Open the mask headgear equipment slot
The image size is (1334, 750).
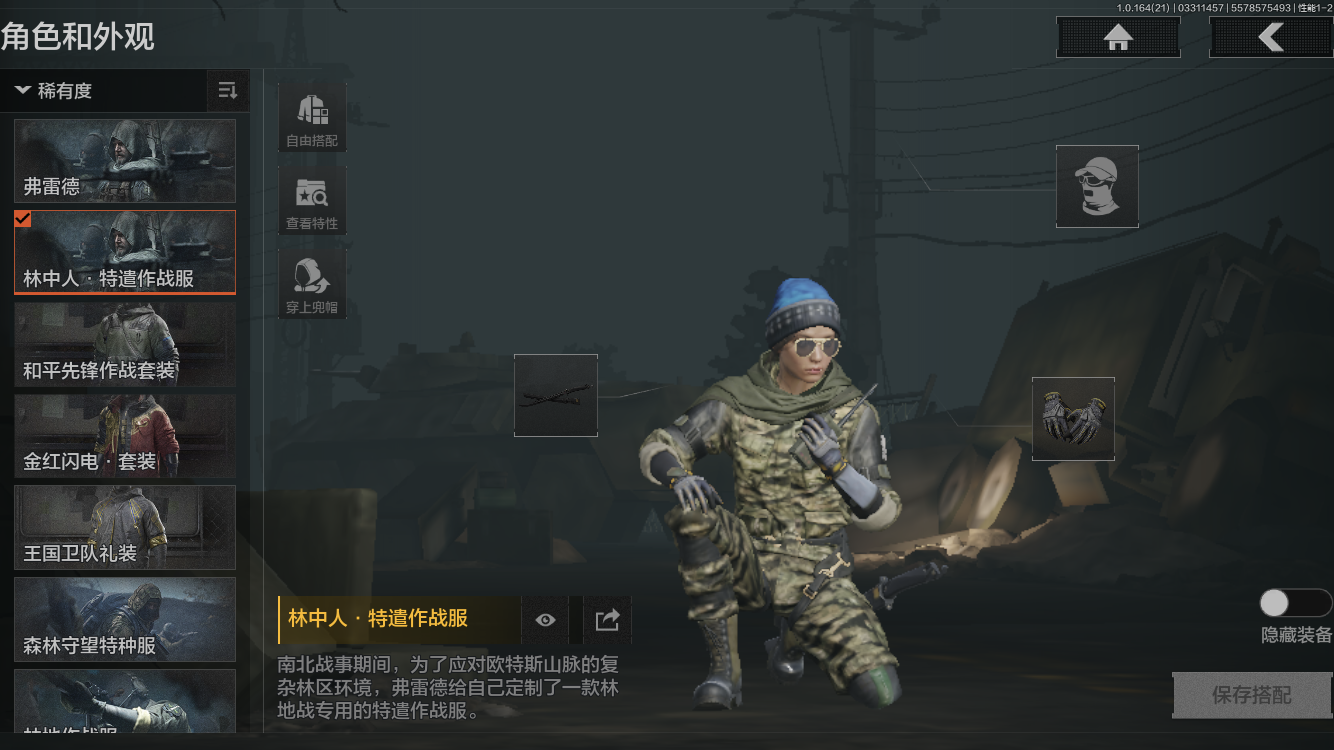[x=1097, y=186]
